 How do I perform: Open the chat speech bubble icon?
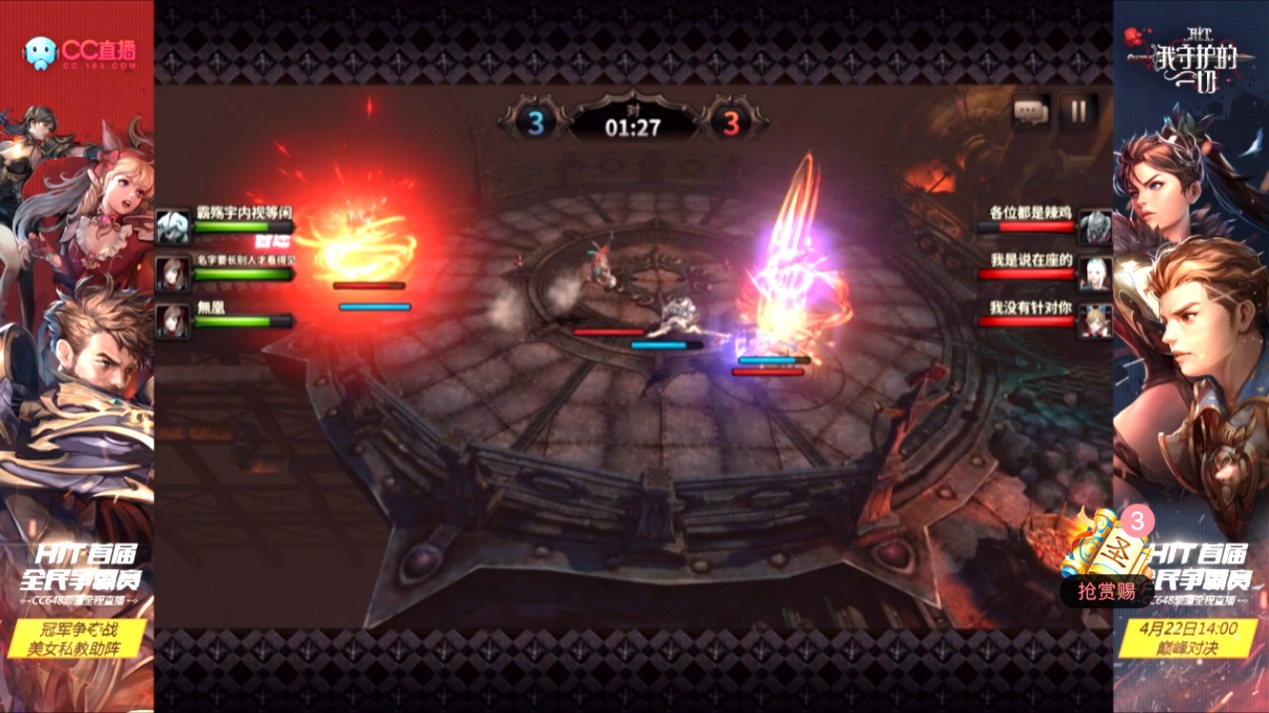[1031, 111]
